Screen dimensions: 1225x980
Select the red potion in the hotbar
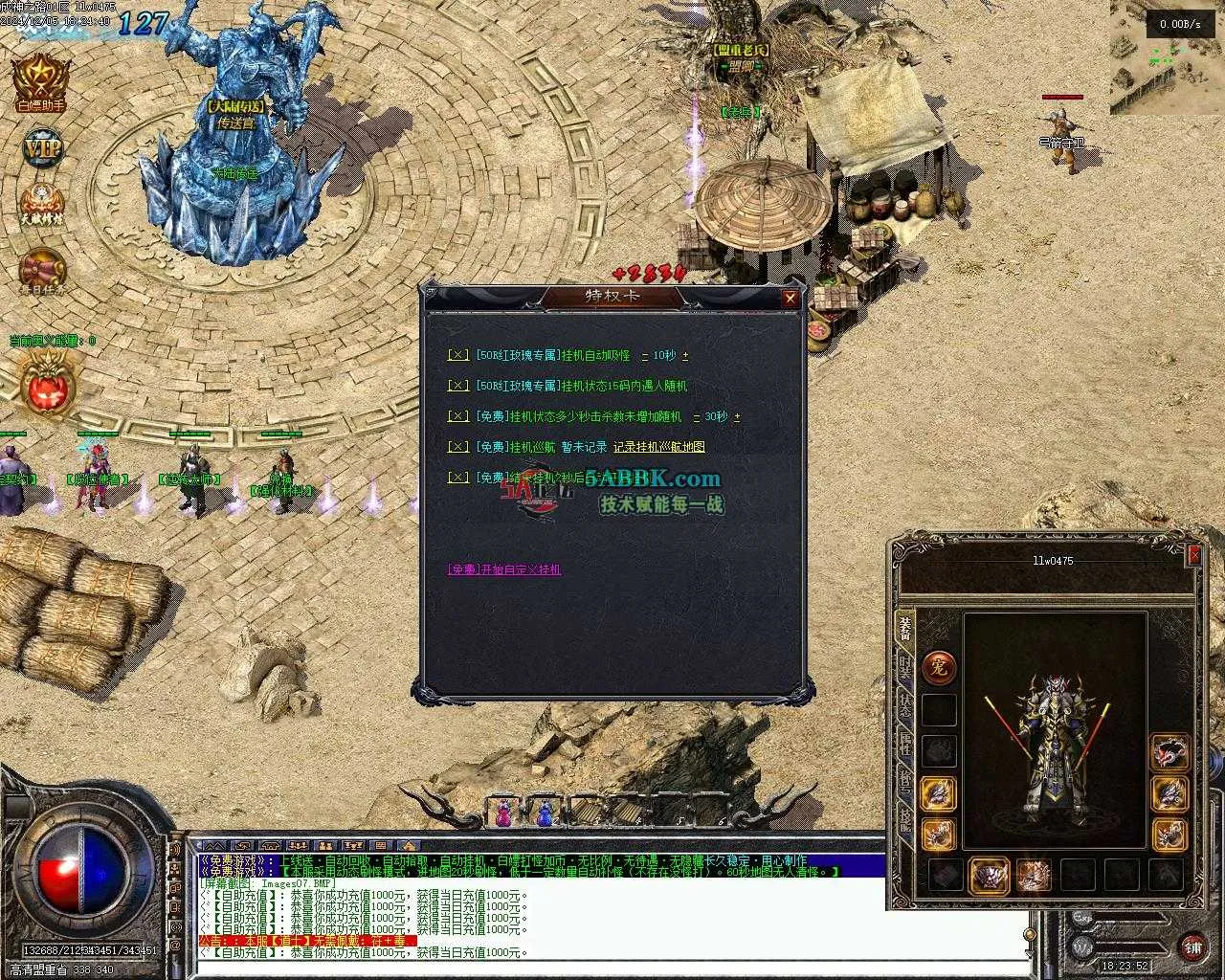point(502,813)
